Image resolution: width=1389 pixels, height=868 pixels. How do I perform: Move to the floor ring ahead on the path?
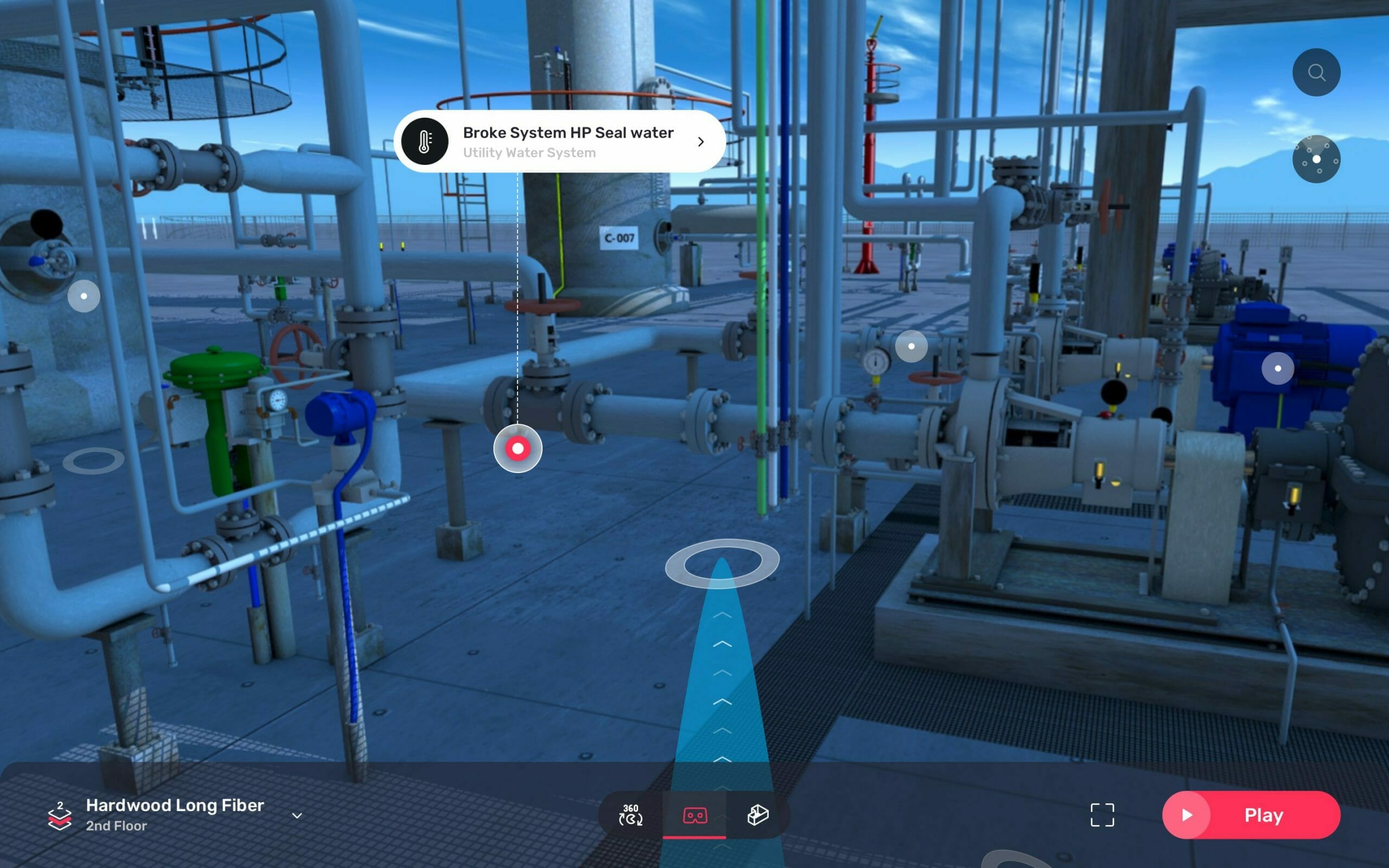[722, 563]
